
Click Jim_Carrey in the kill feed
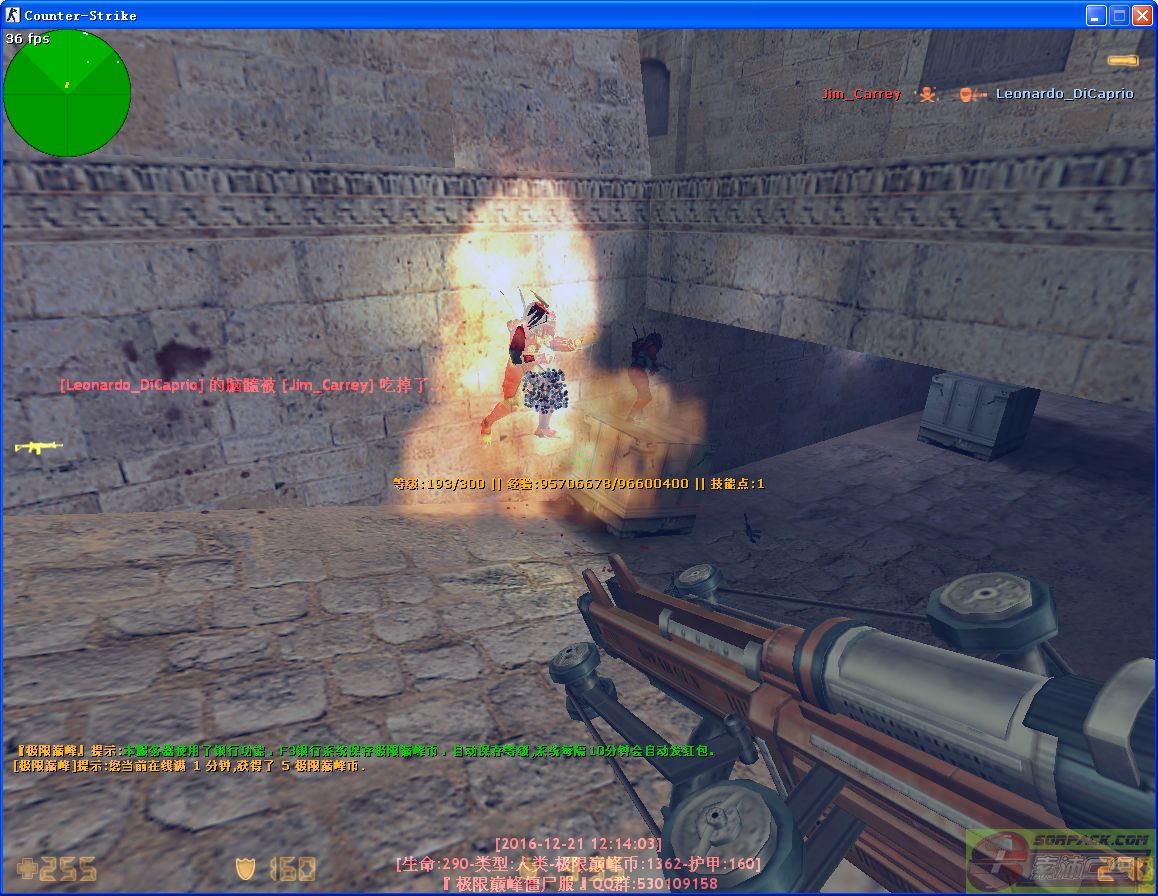[x=861, y=94]
